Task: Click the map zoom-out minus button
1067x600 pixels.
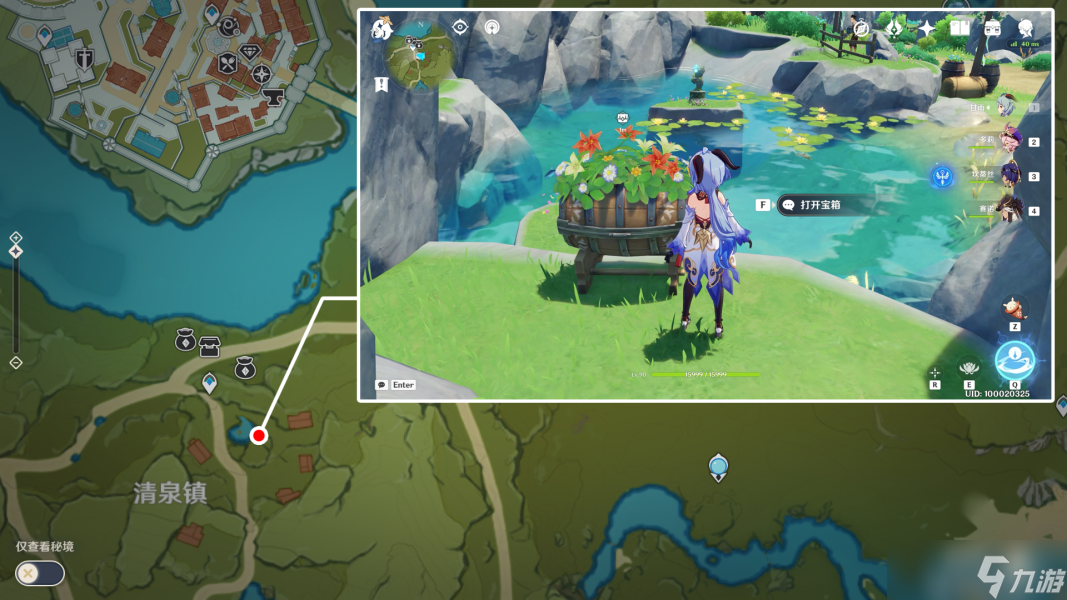Action: (15, 362)
